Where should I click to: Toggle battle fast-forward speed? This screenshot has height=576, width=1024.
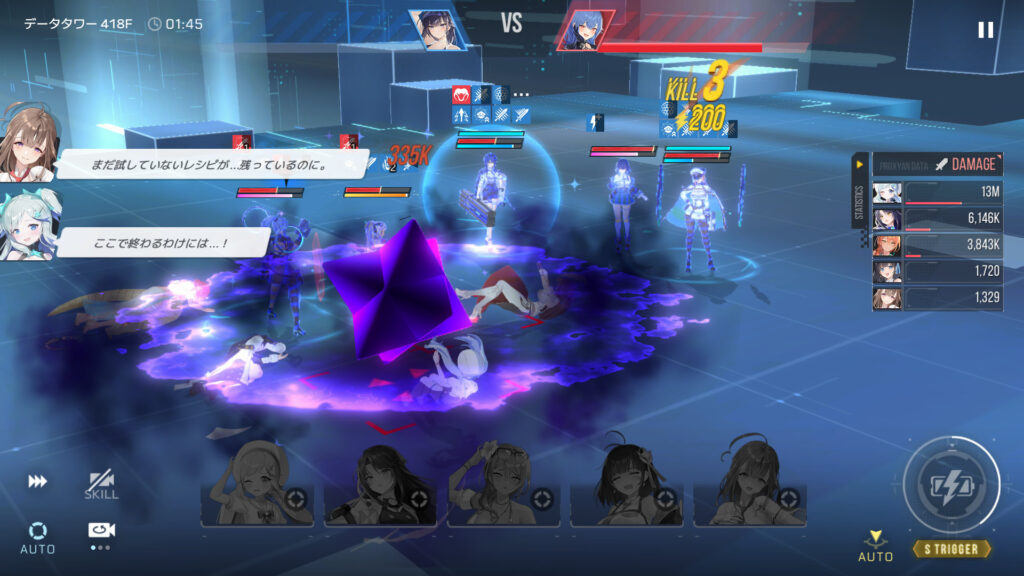tap(37, 482)
